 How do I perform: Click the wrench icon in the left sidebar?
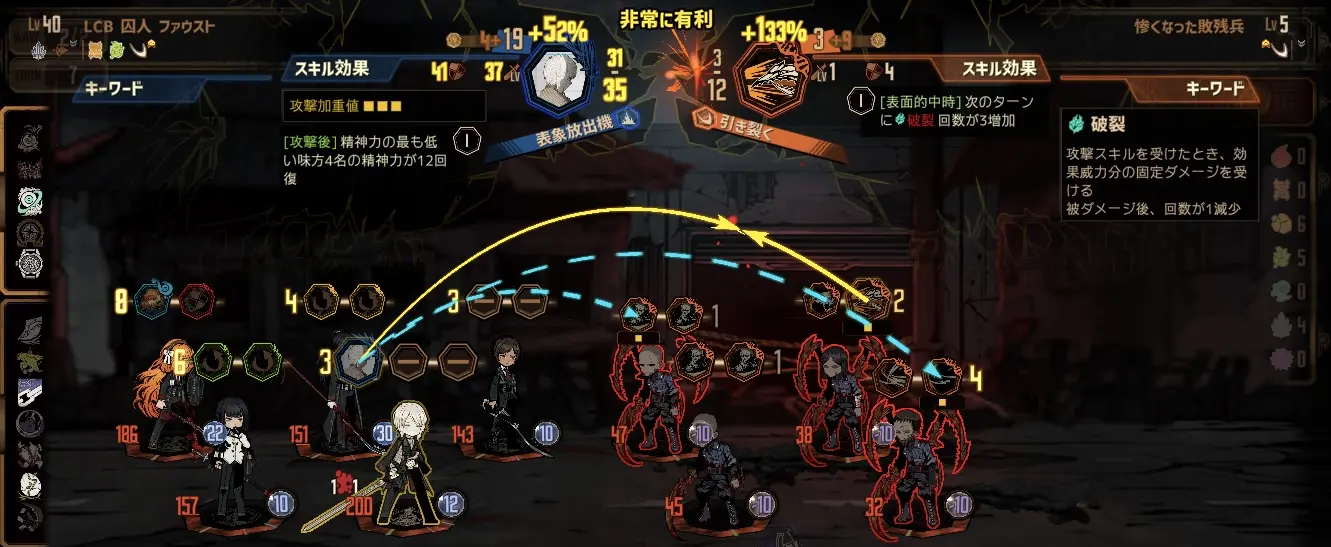(x=30, y=390)
